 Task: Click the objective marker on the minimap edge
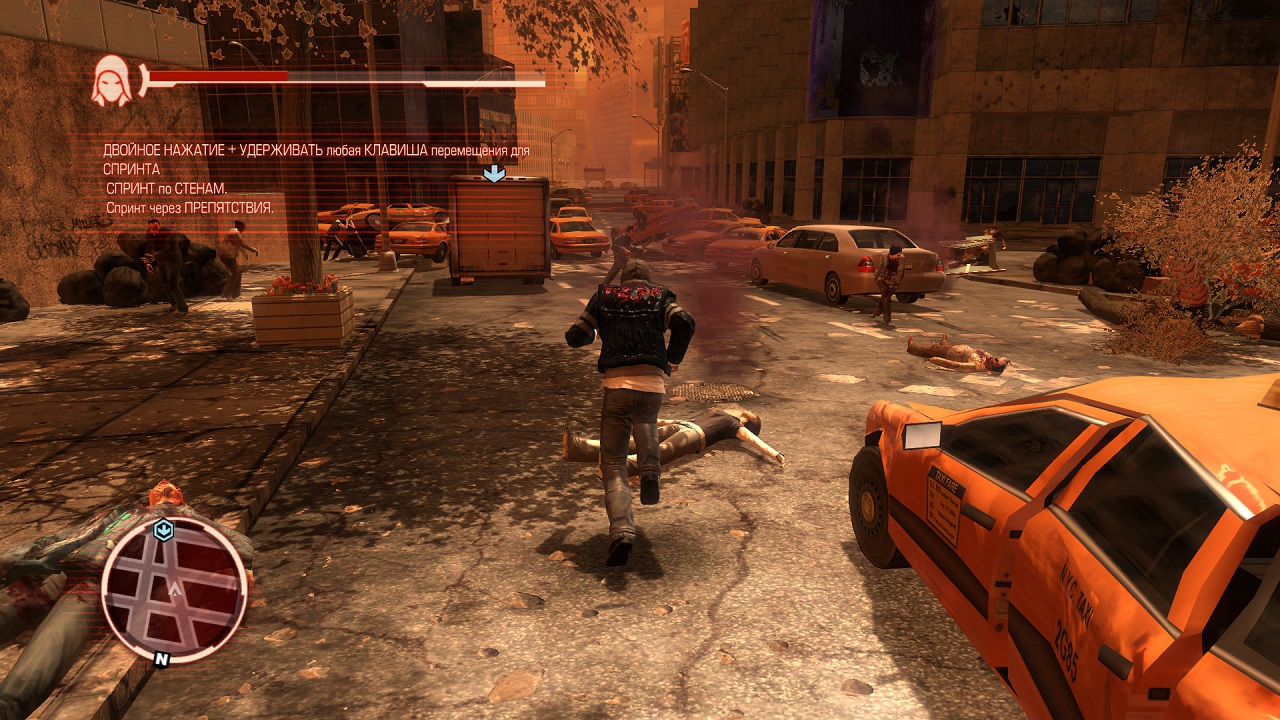click(x=164, y=530)
